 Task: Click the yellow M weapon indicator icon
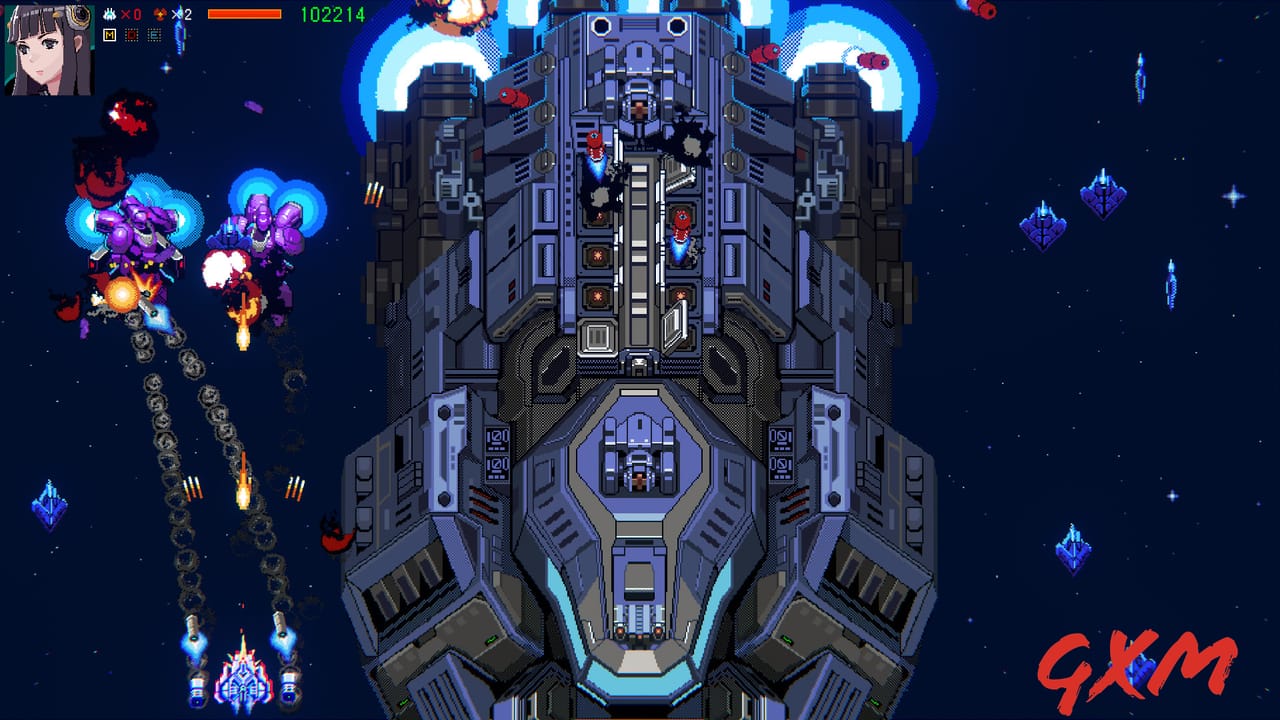pyautogui.click(x=109, y=35)
